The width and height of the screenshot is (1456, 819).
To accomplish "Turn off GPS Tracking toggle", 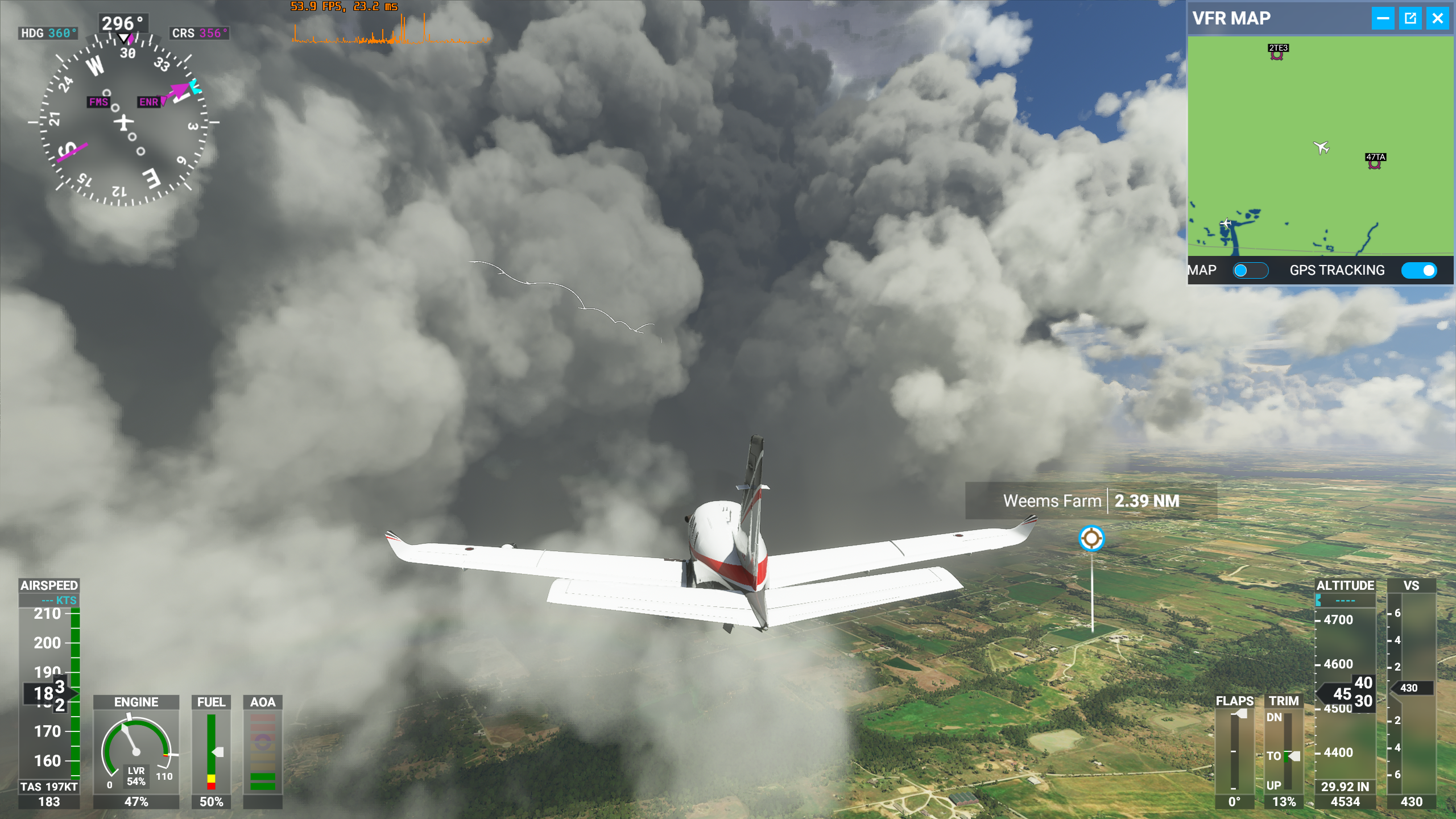I will point(1419,270).
